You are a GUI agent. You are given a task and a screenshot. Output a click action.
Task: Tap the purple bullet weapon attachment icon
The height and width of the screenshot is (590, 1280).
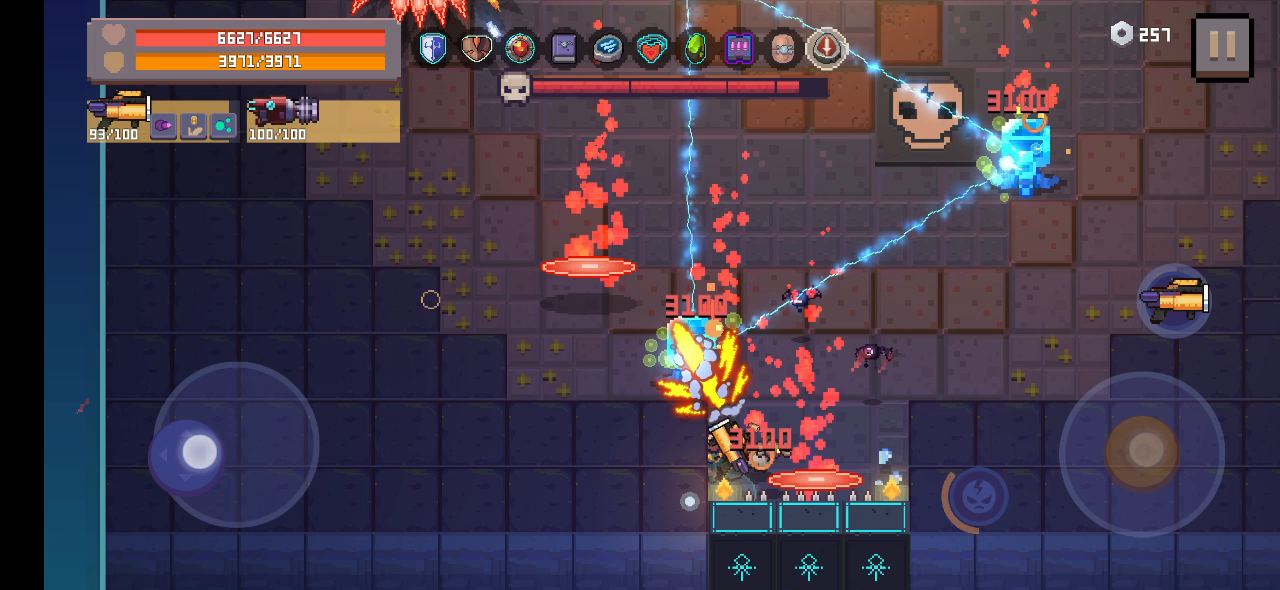(x=163, y=126)
